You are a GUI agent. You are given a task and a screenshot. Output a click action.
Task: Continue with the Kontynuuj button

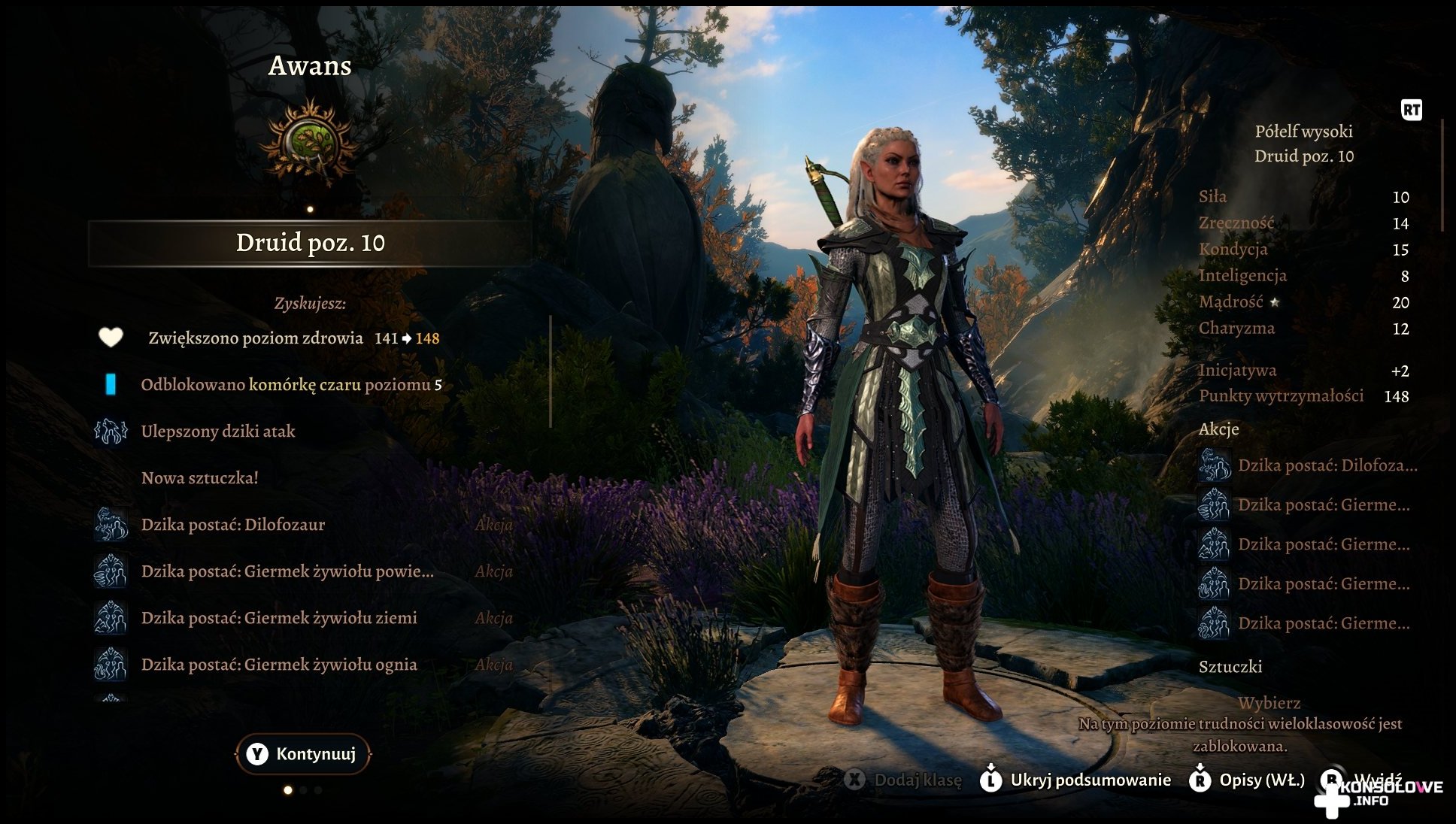302,754
